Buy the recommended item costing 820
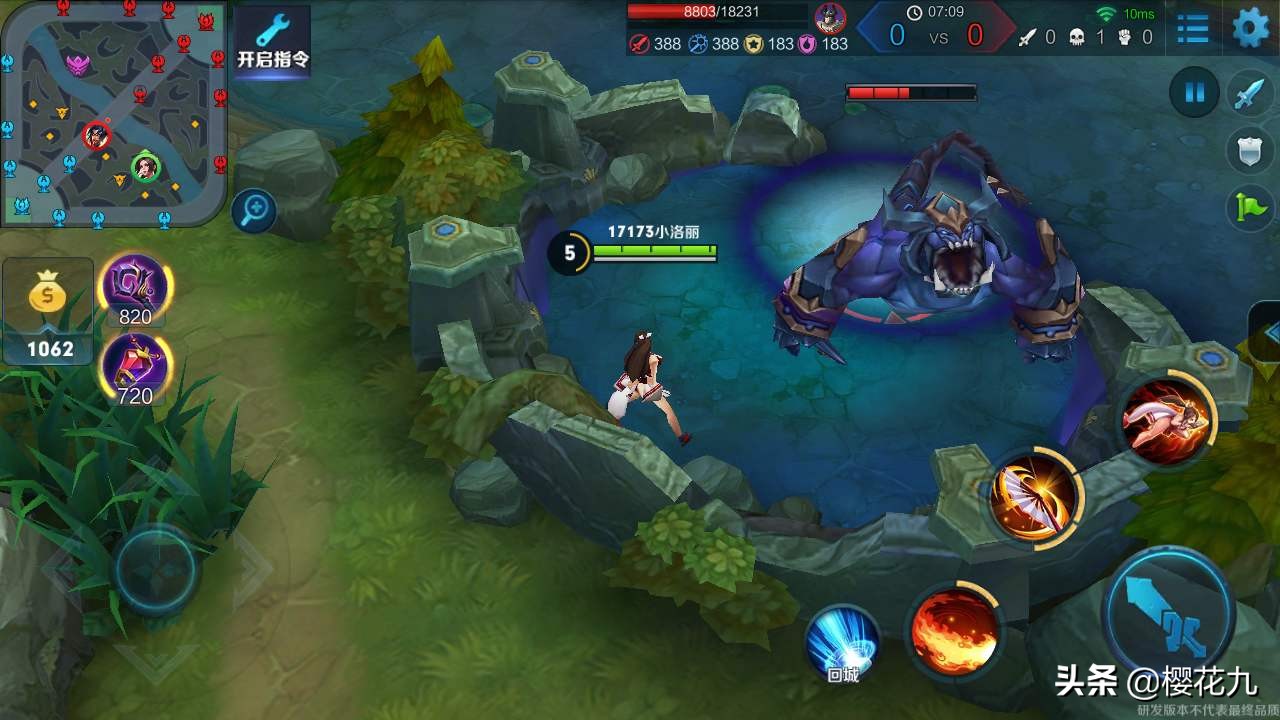Image resolution: width=1280 pixels, height=720 pixels. coord(136,288)
